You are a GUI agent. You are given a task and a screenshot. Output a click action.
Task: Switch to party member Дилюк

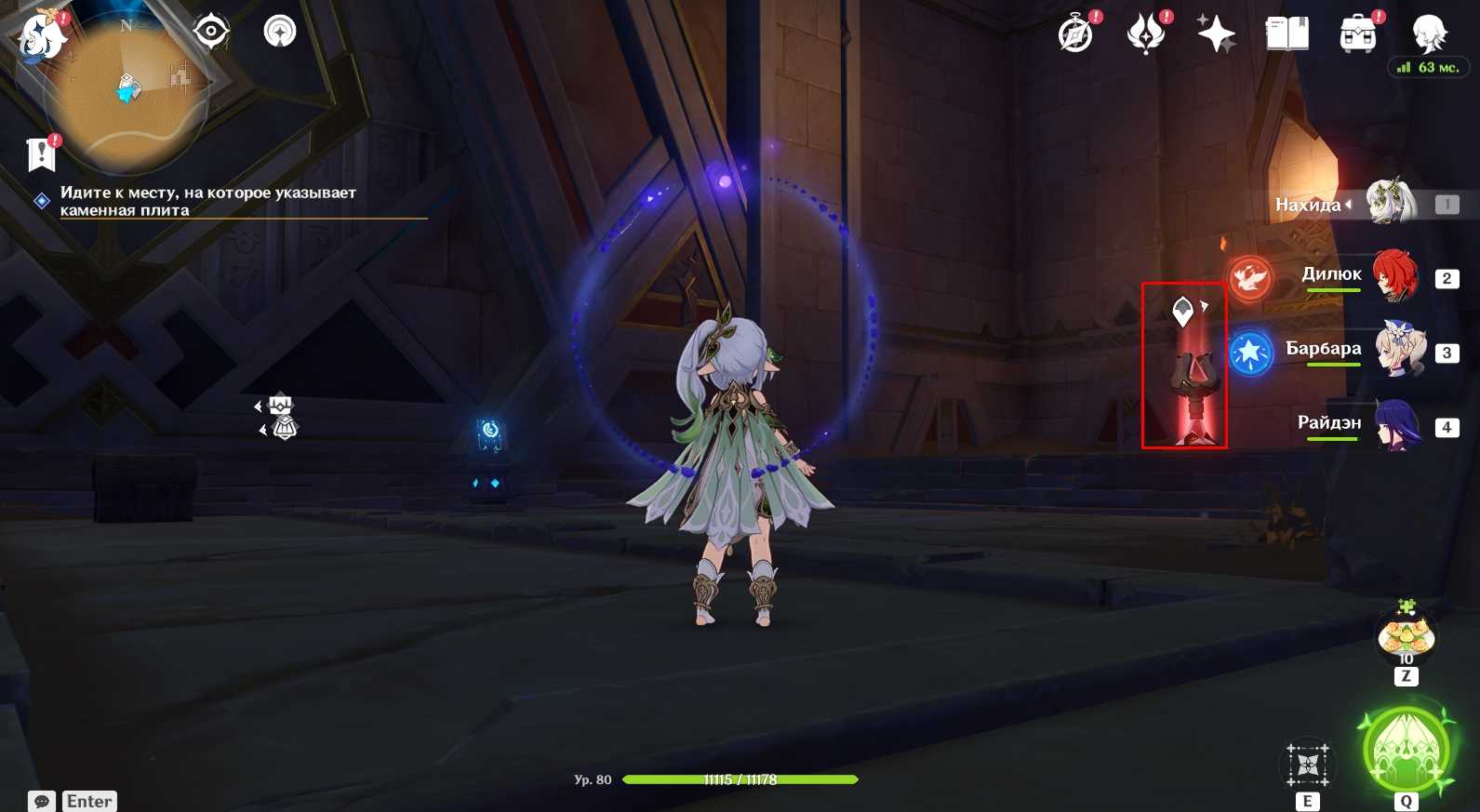point(1393,276)
